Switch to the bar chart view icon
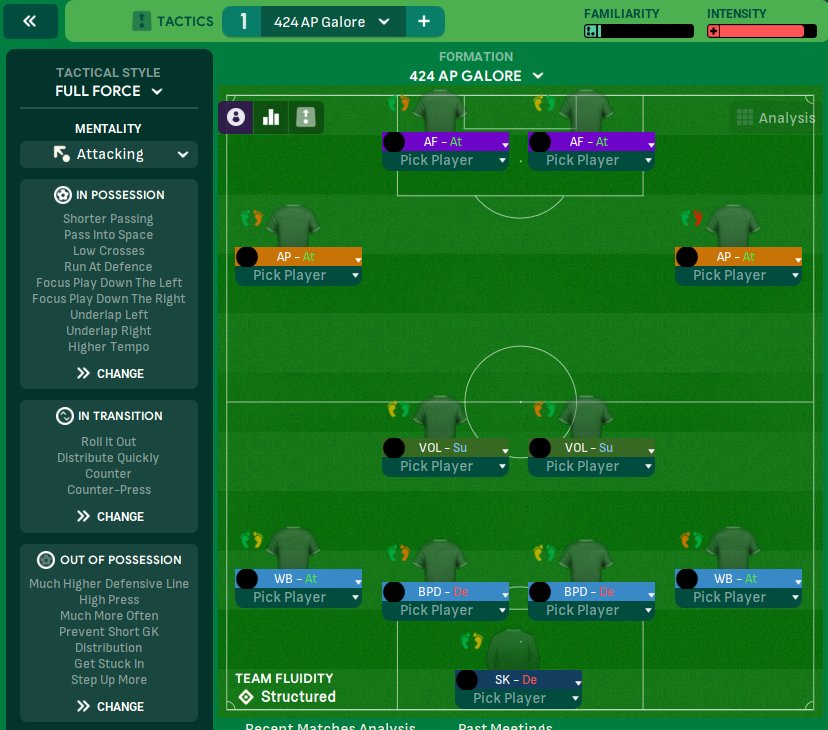The image size is (828, 730). [270, 117]
